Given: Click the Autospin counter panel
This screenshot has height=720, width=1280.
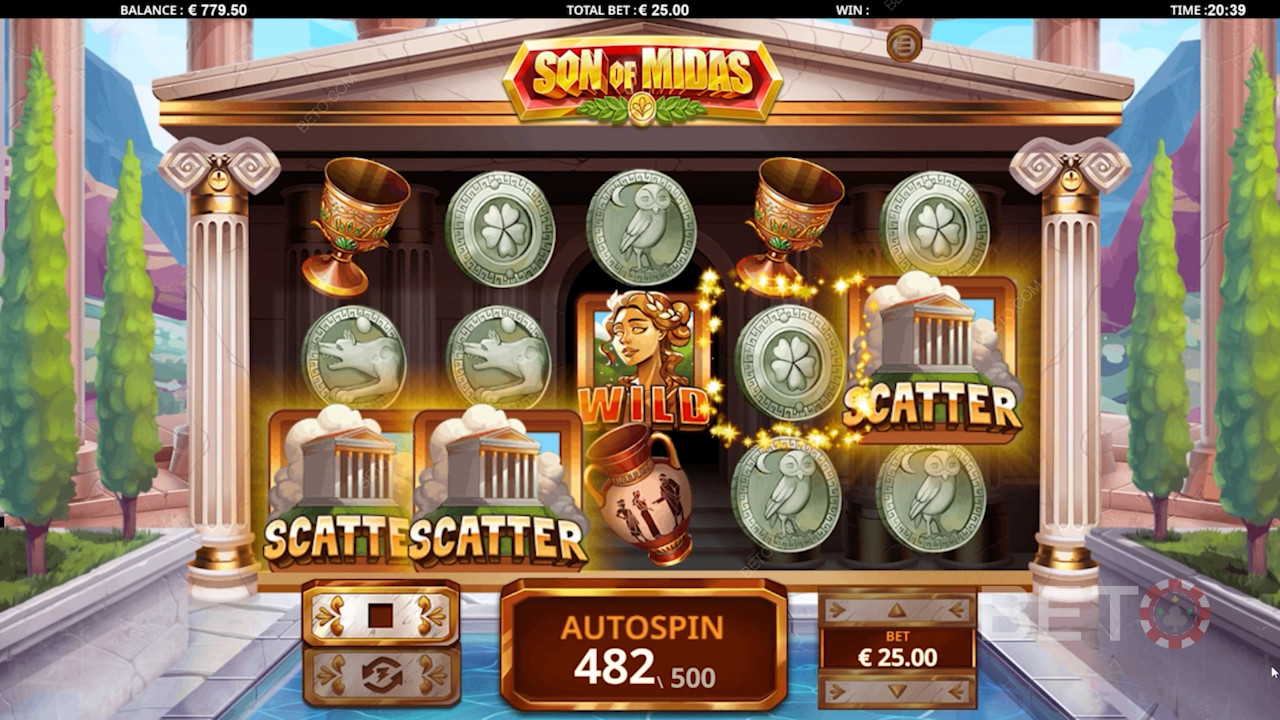Looking at the screenshot, I should pyautogui.click(x=643, y=645).
